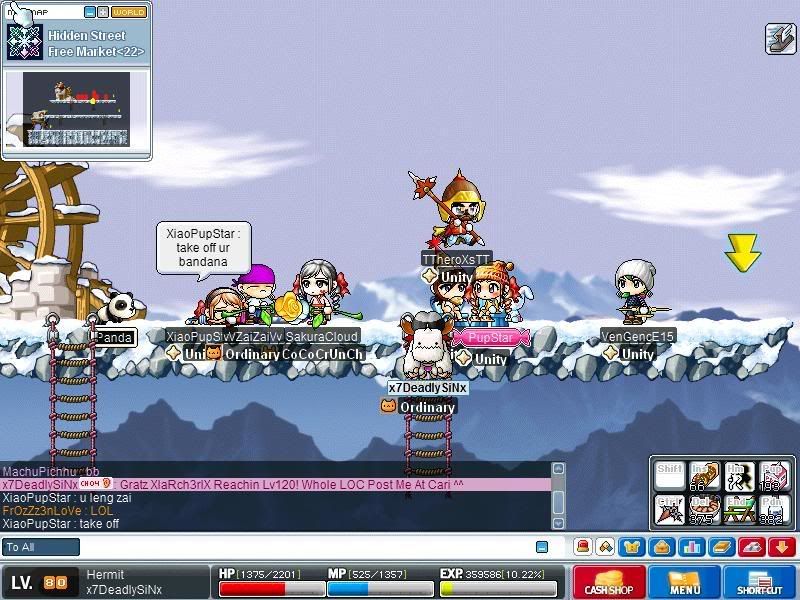Use the throwing star skill on Ctrl
This screenshot has width=800, height=600.
pos(670,509)
